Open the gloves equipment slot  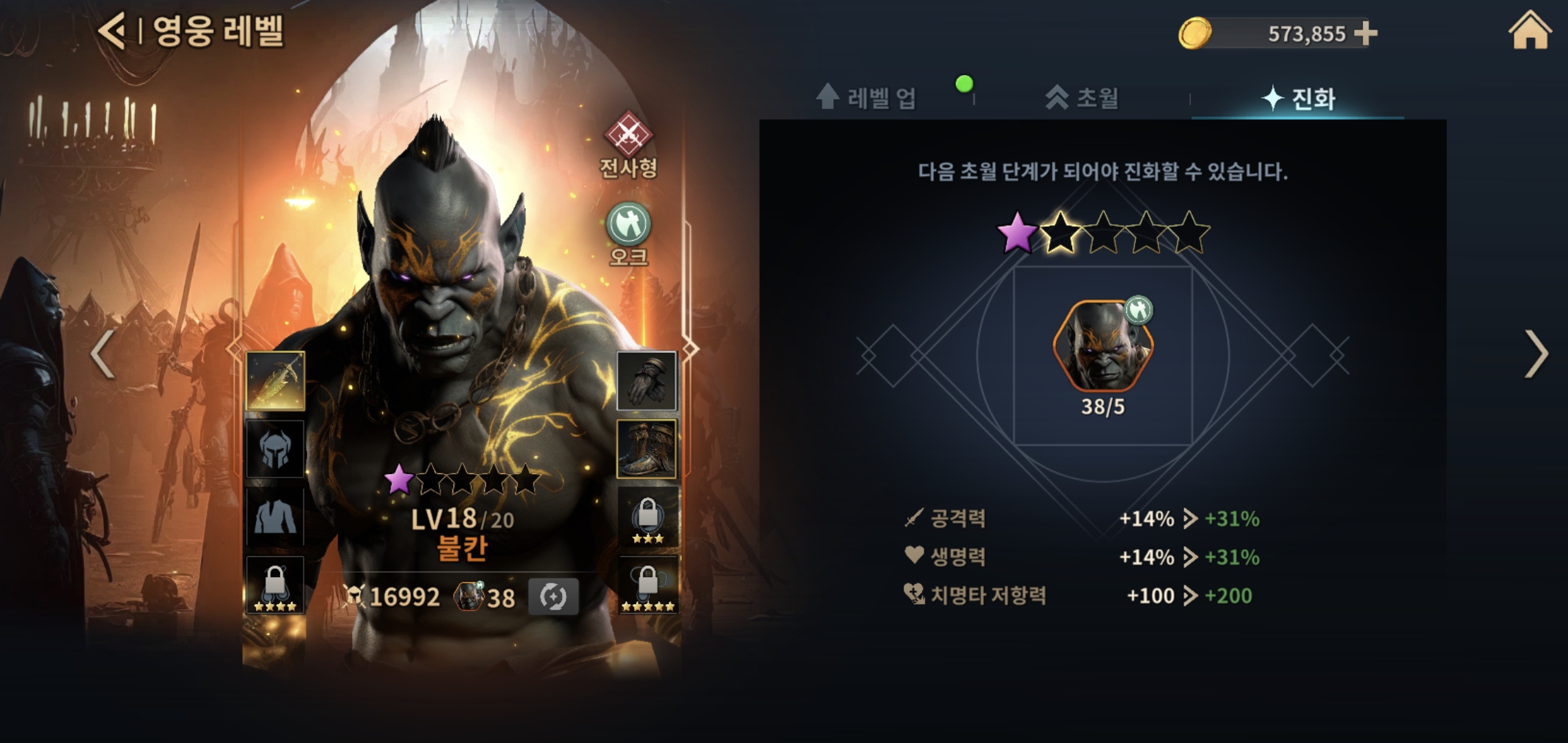pos(646,380)
